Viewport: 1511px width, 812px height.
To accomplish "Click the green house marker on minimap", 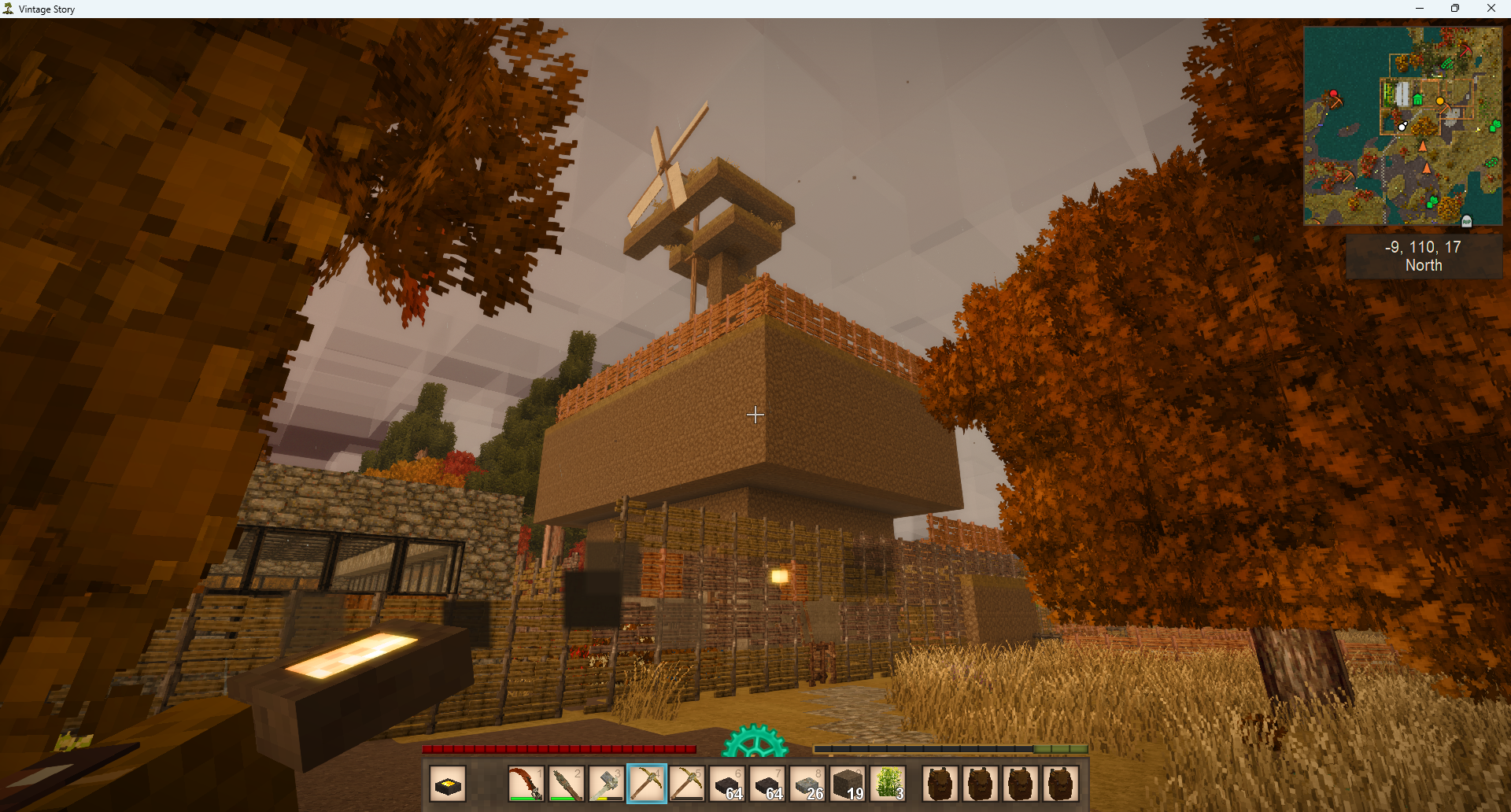I will tap(1417, 100).
